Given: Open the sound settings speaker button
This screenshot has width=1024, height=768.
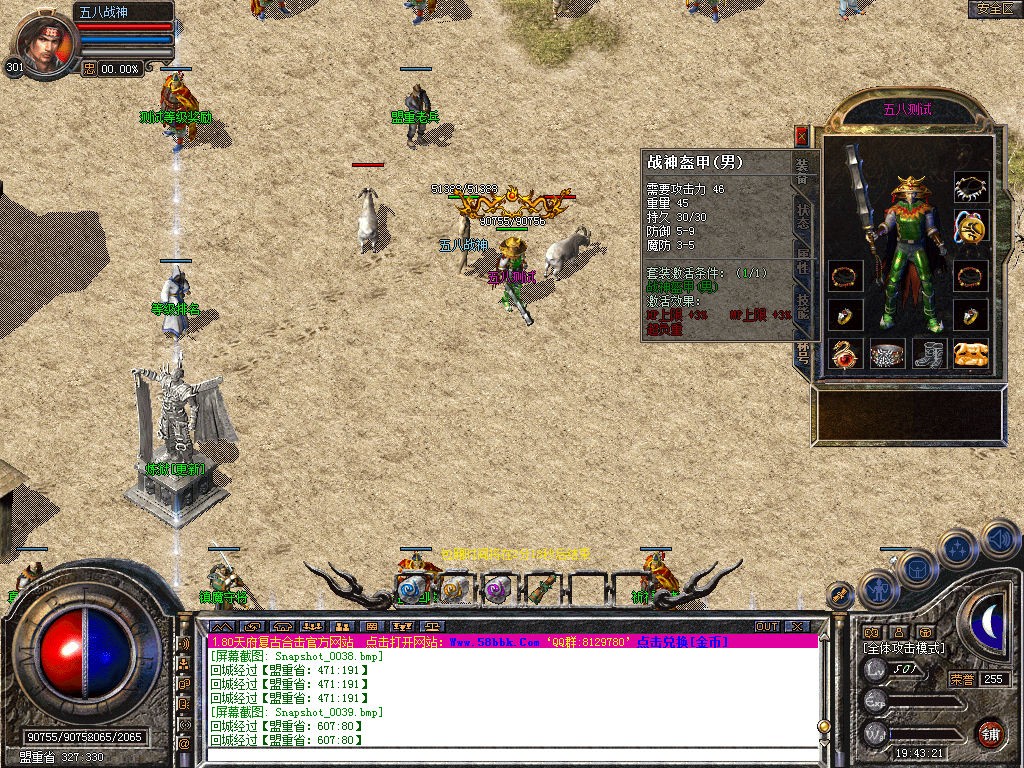Looking at the screenshot, I should (x=1000, y=540).
